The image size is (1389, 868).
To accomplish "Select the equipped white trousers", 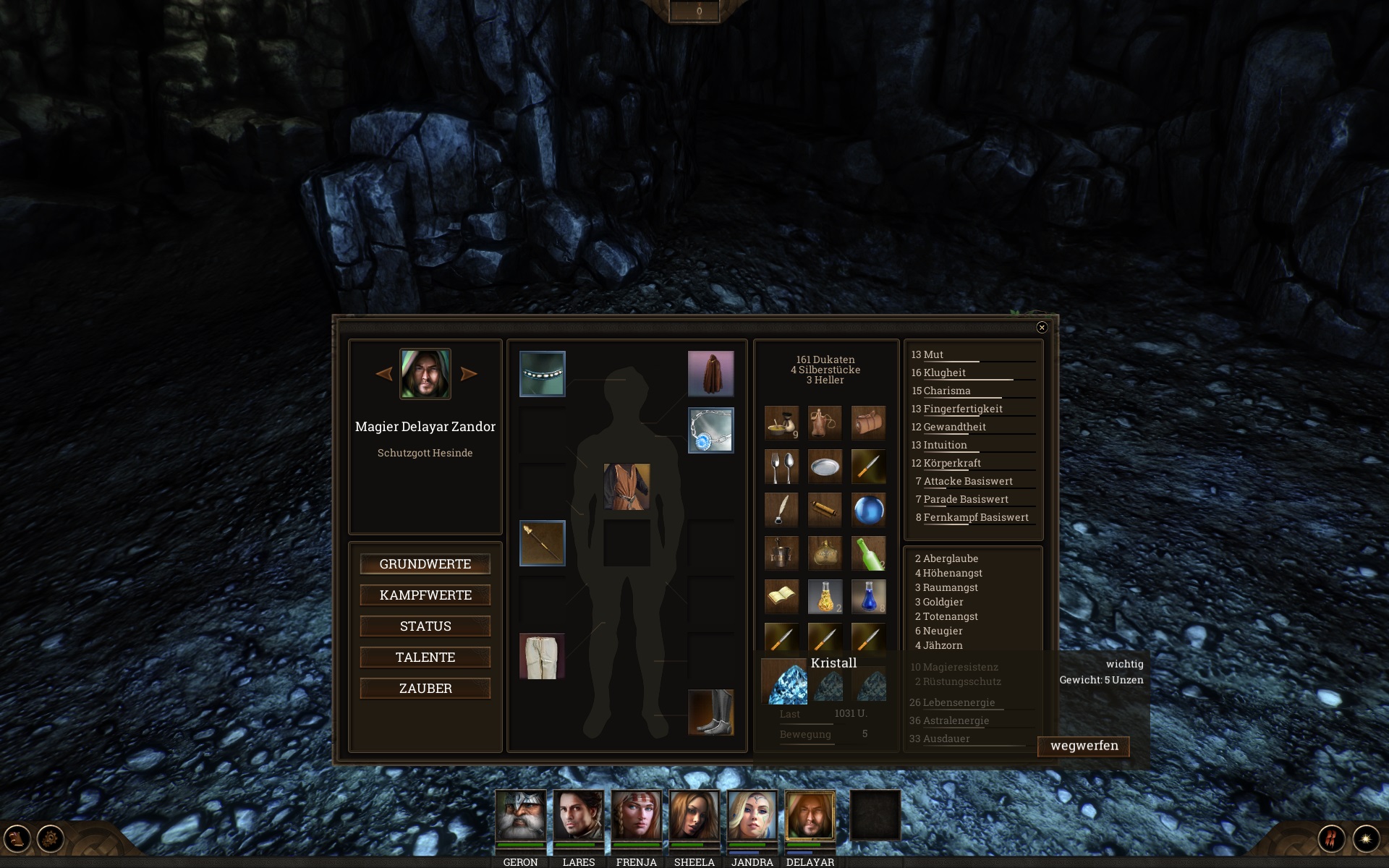I will tap(542, 656).
